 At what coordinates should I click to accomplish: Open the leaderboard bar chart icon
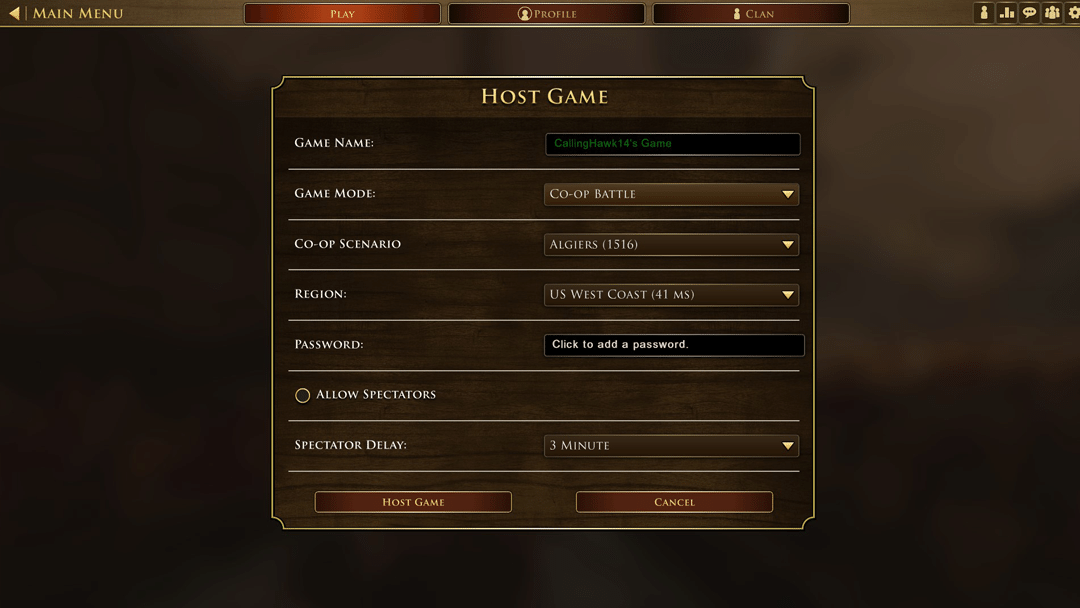[x=1007, y=13]
